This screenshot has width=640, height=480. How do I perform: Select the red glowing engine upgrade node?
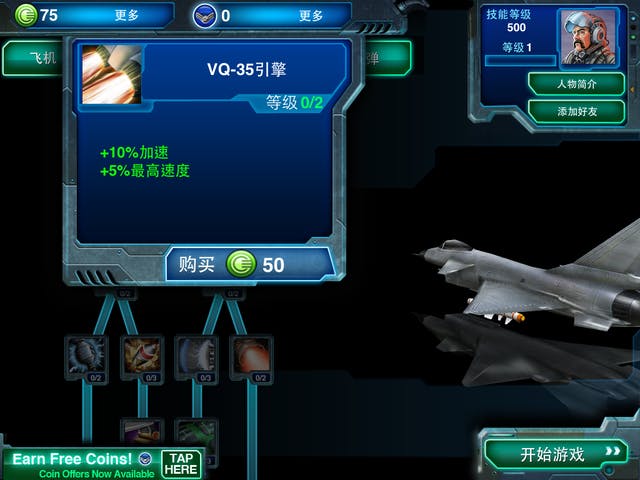pos(251,355)
